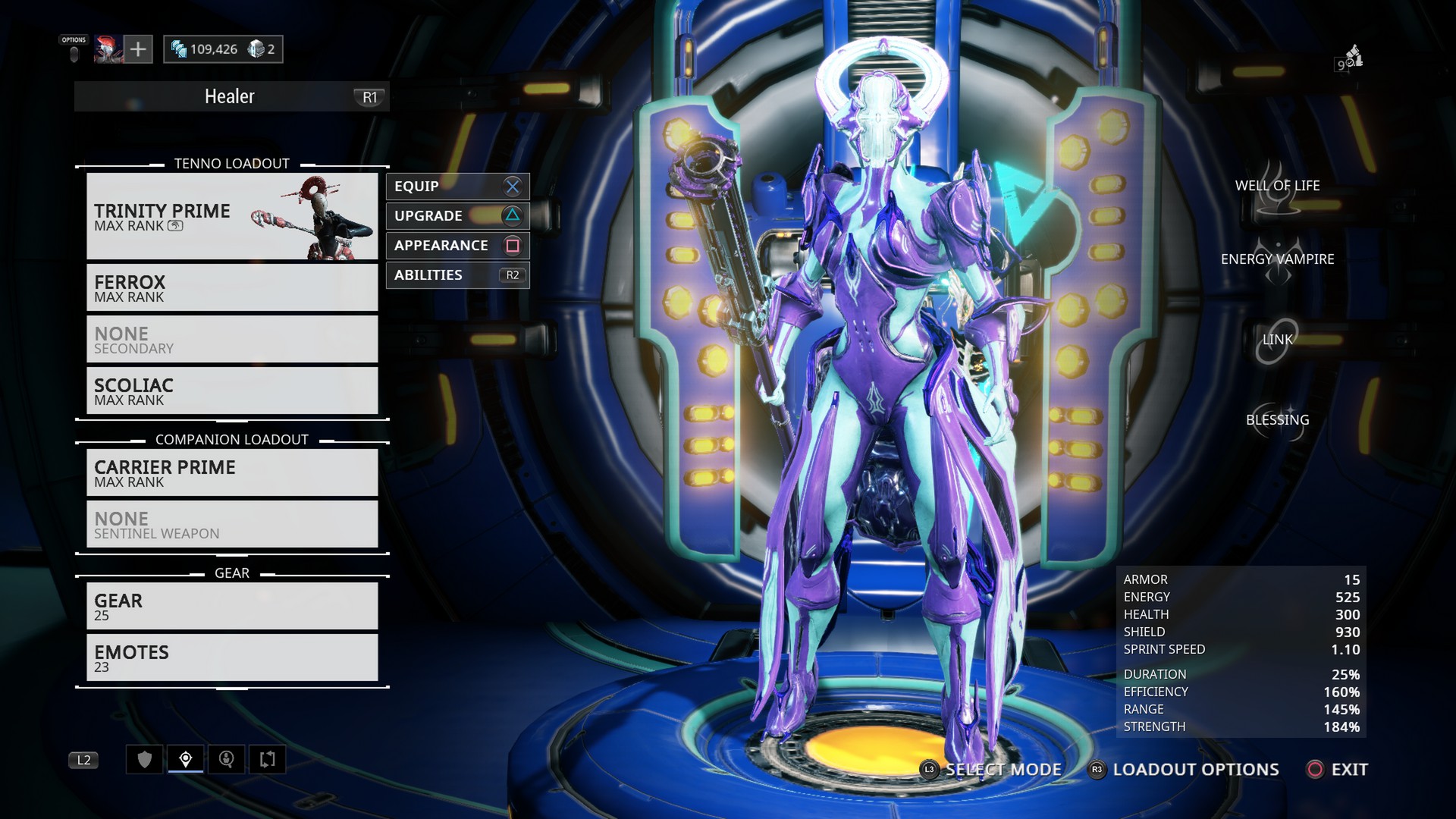Select the Healer loadout name bar

pos(231,97)
